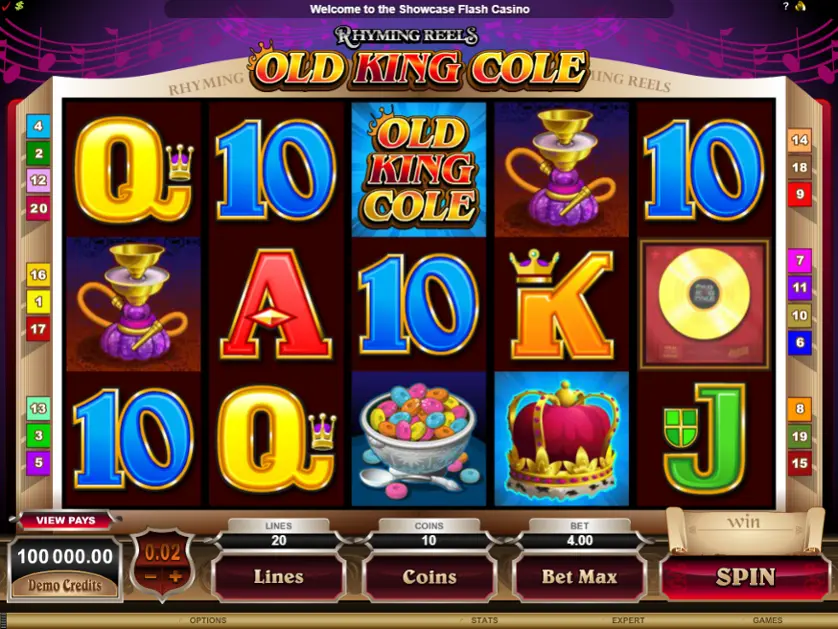Choose payline marker 13

point(38,408)
